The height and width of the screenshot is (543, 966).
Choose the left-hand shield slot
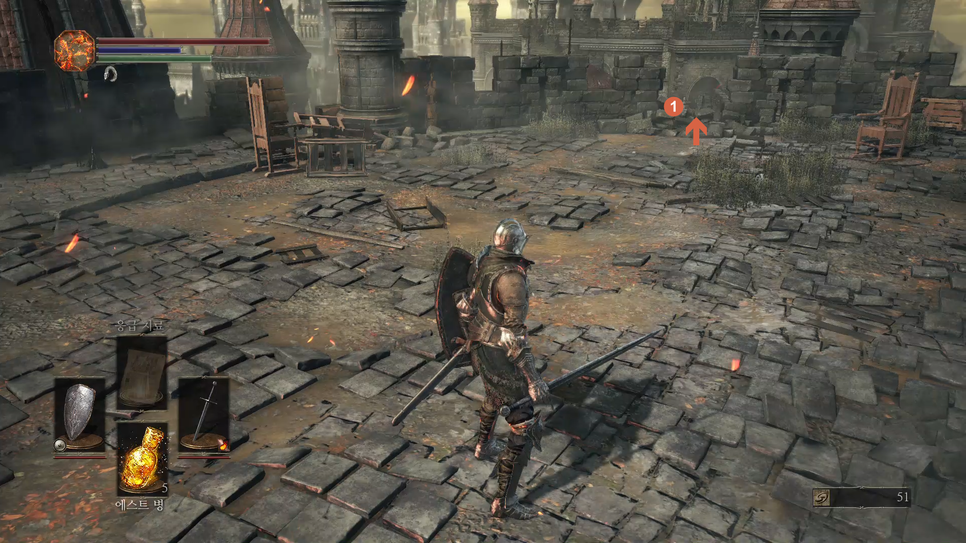pos(79,414)
